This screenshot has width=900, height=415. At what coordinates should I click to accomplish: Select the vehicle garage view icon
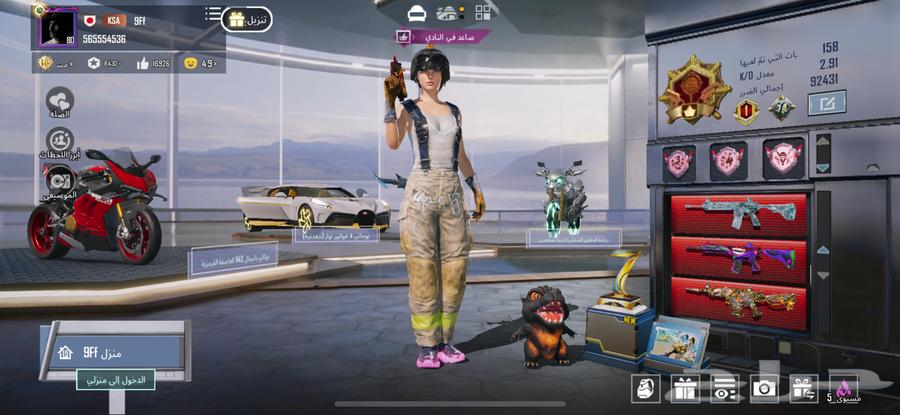[450, 13]
